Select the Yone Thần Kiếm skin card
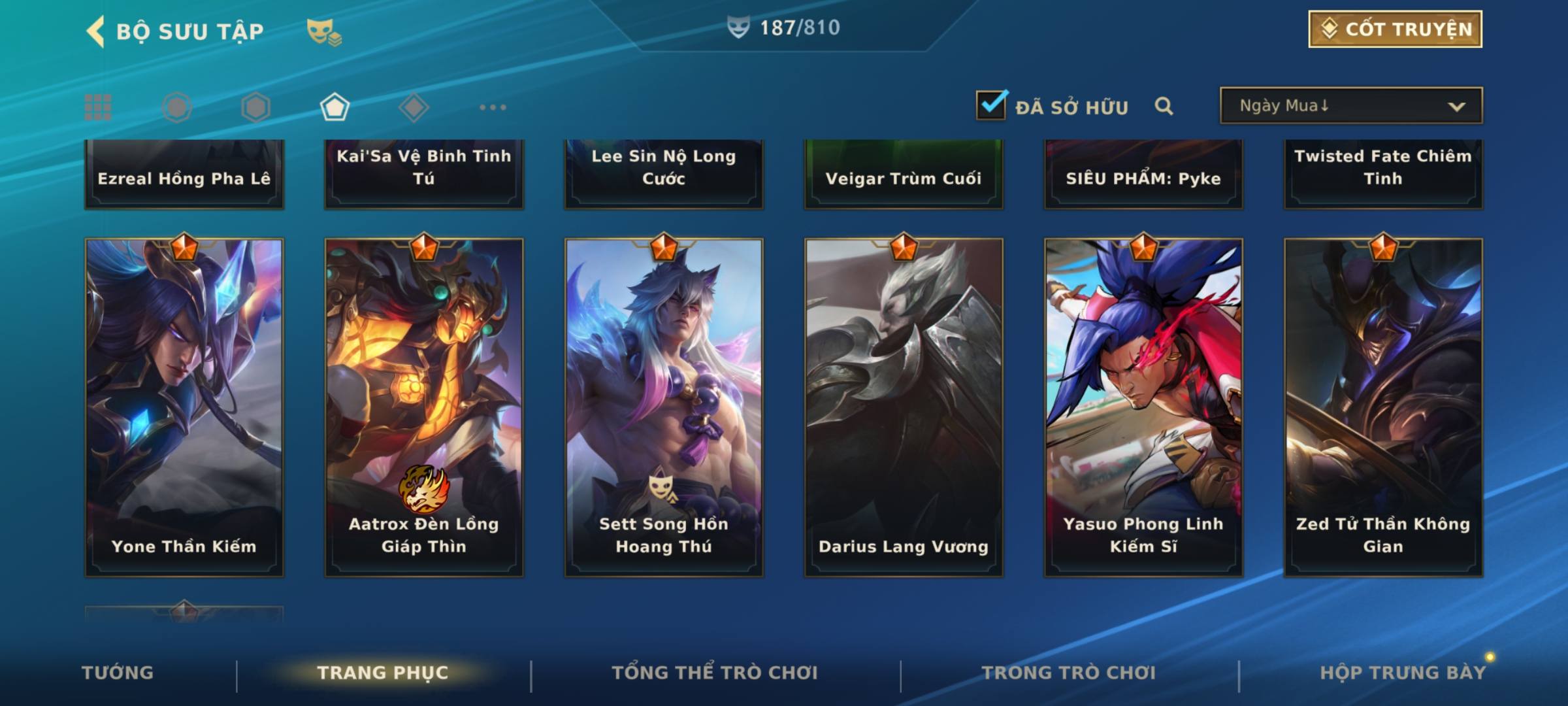This screenshot has height=706, width=1568. 184,407
